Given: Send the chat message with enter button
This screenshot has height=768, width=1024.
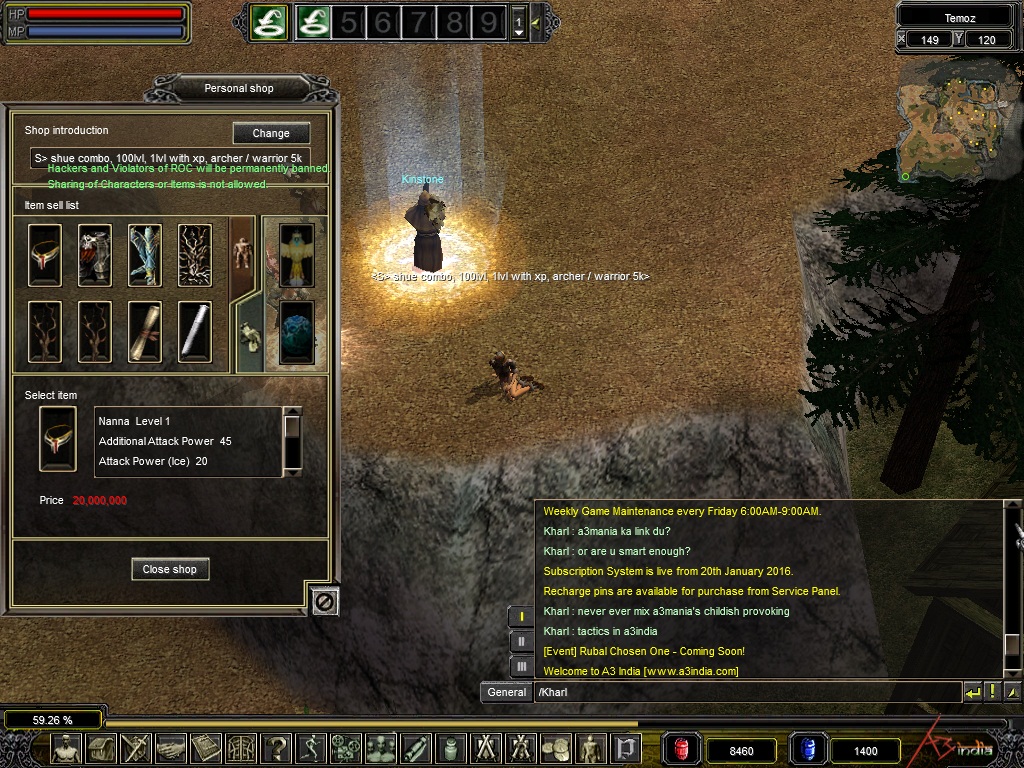Looking at the screenshot, I should [973, 692].
